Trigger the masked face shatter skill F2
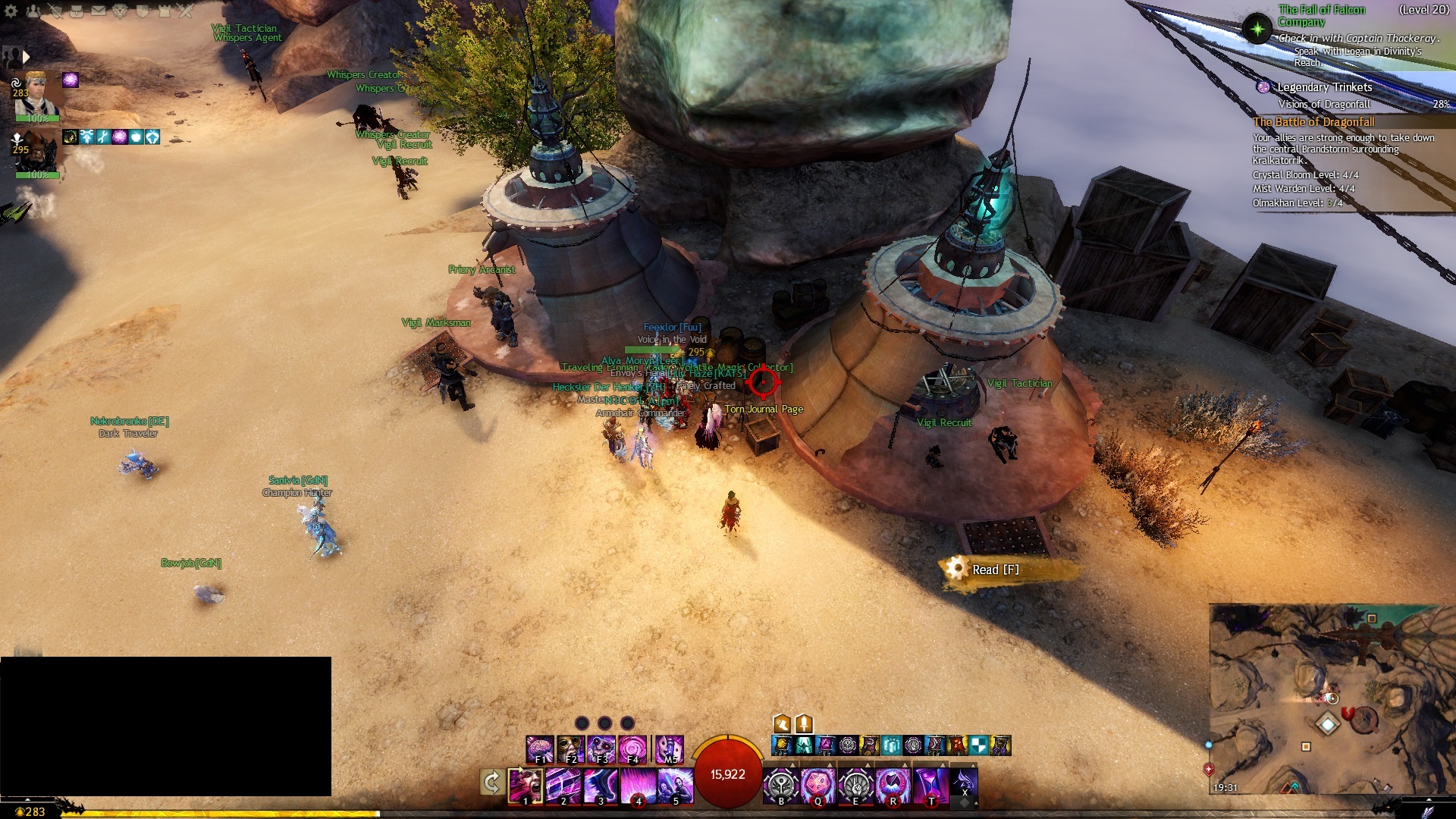 (x=570, y=748)
